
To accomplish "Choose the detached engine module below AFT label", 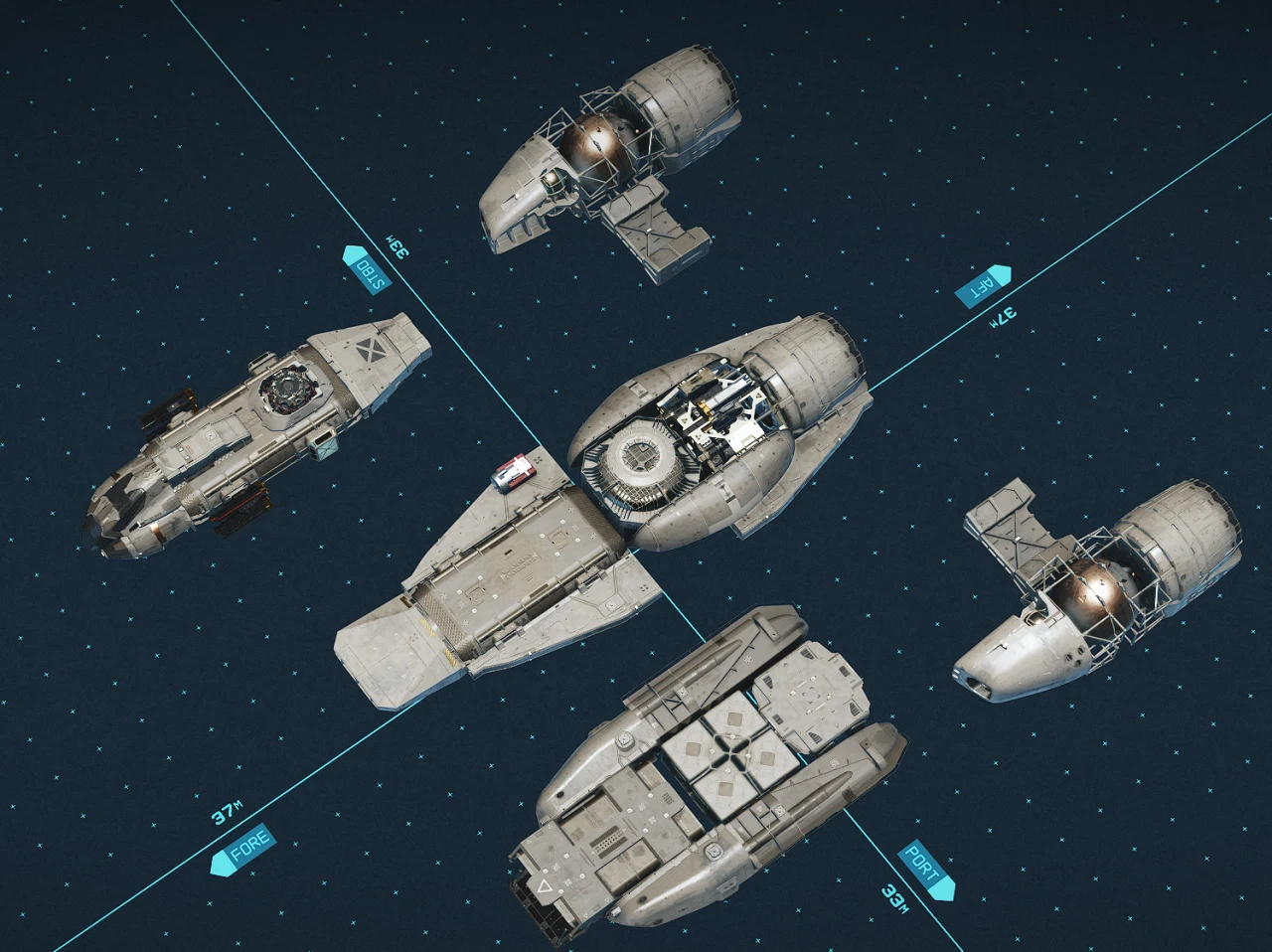I will point(1103,586).
